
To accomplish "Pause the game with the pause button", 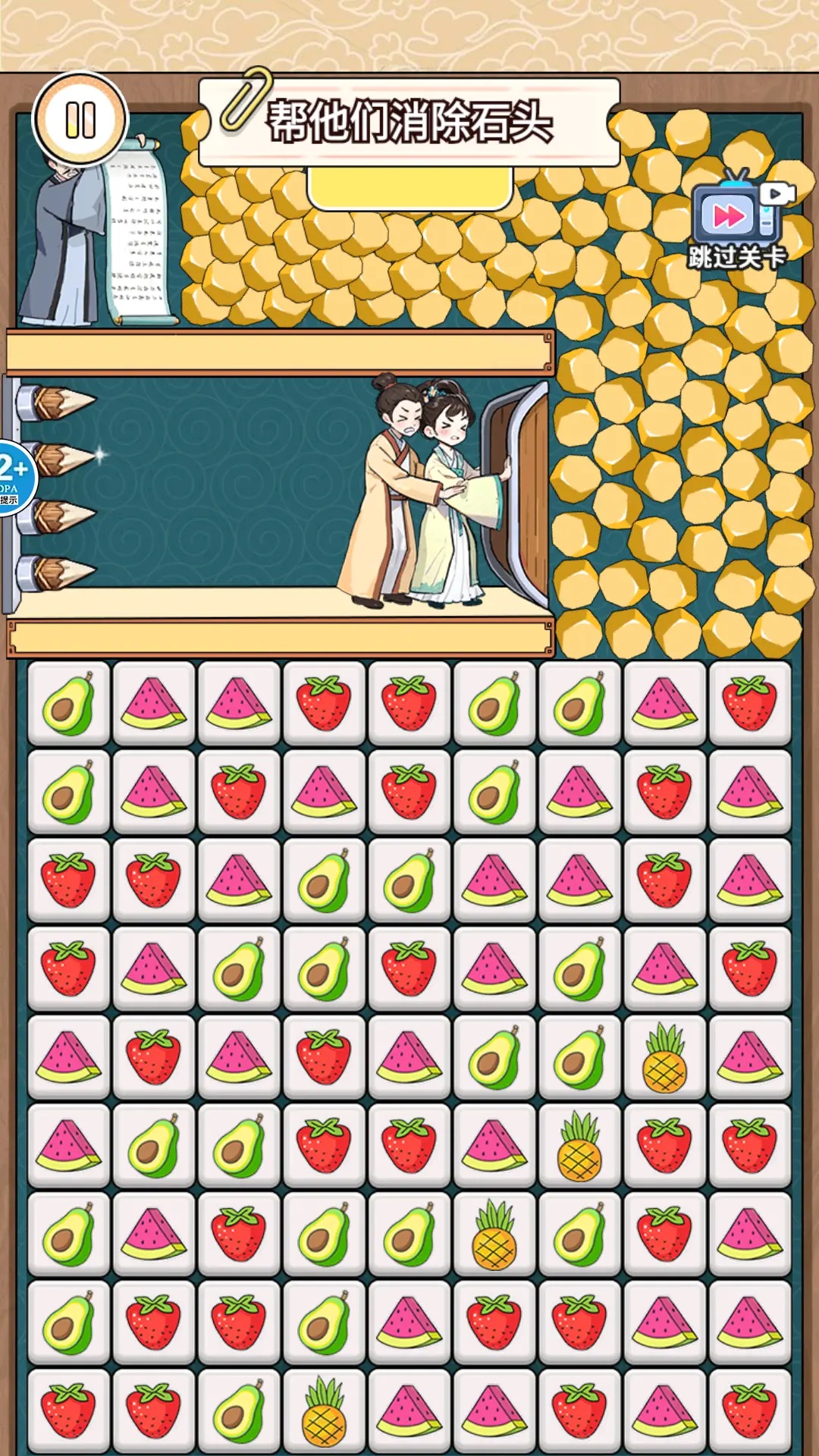I will coord(80,120).
